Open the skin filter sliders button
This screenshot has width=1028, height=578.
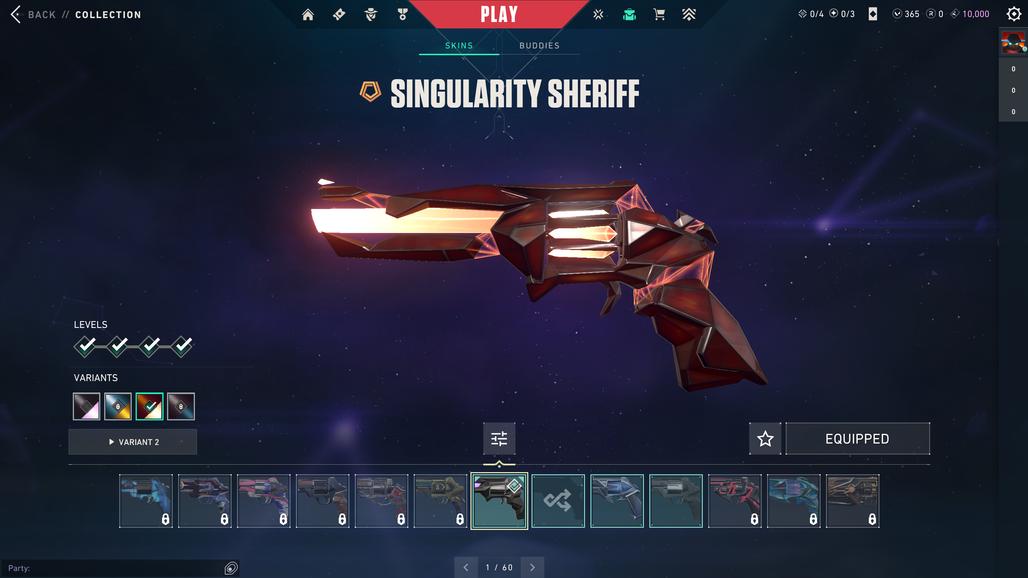pyautogui.click(x=499, y=439)
